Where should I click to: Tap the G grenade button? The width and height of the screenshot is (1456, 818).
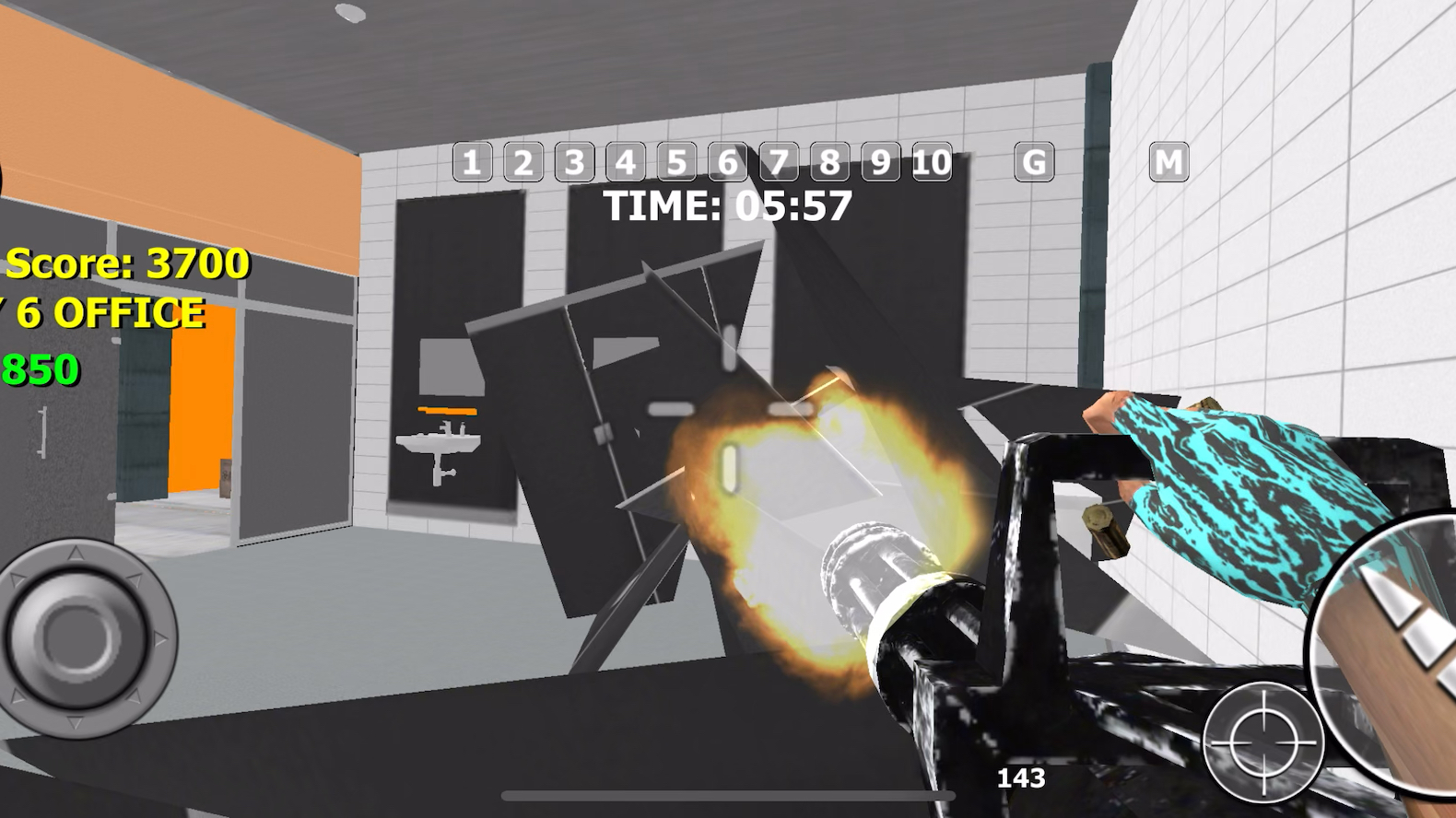click(x=1032, y=163)
